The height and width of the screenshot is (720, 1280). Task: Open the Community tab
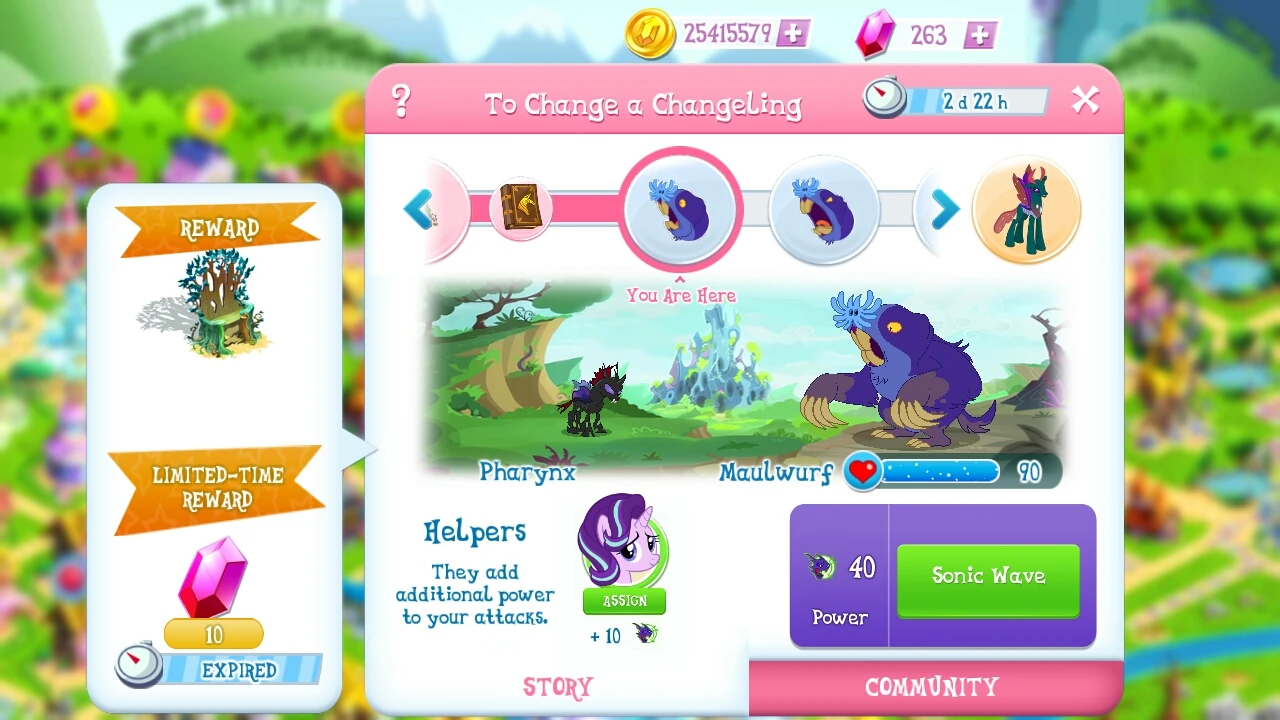pyautogui.click(x=929, y=687)
